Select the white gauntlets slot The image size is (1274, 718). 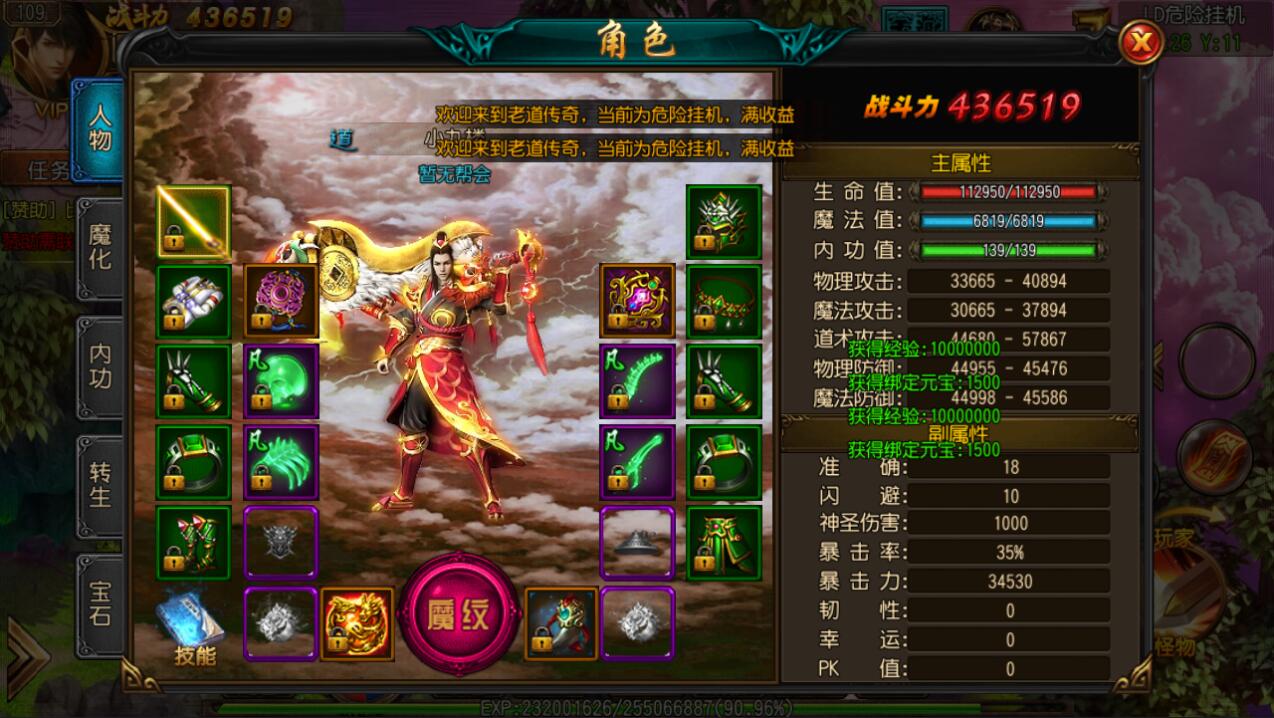[193, 301]
